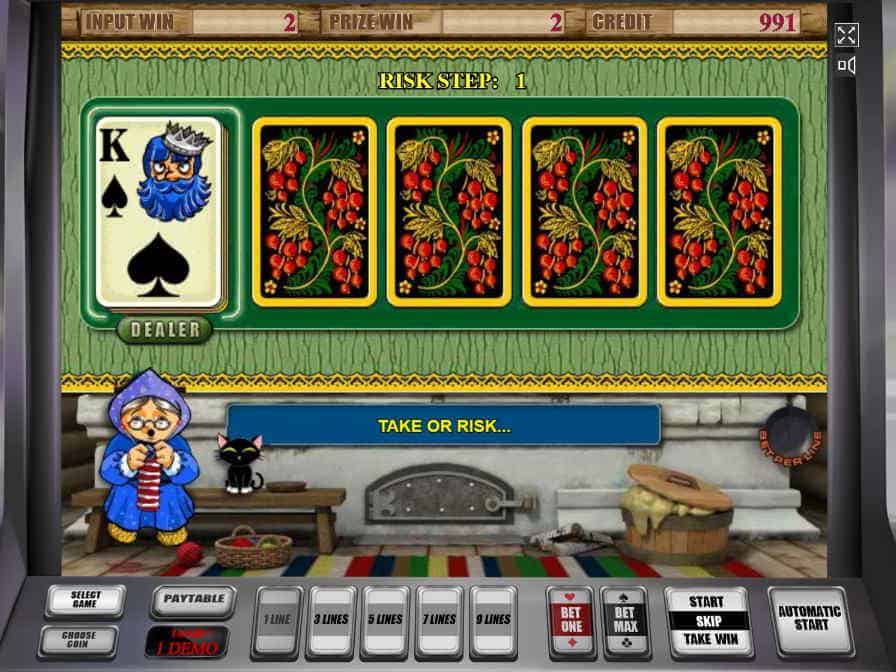Click the Choose Coin button

(x=79, y=640)
